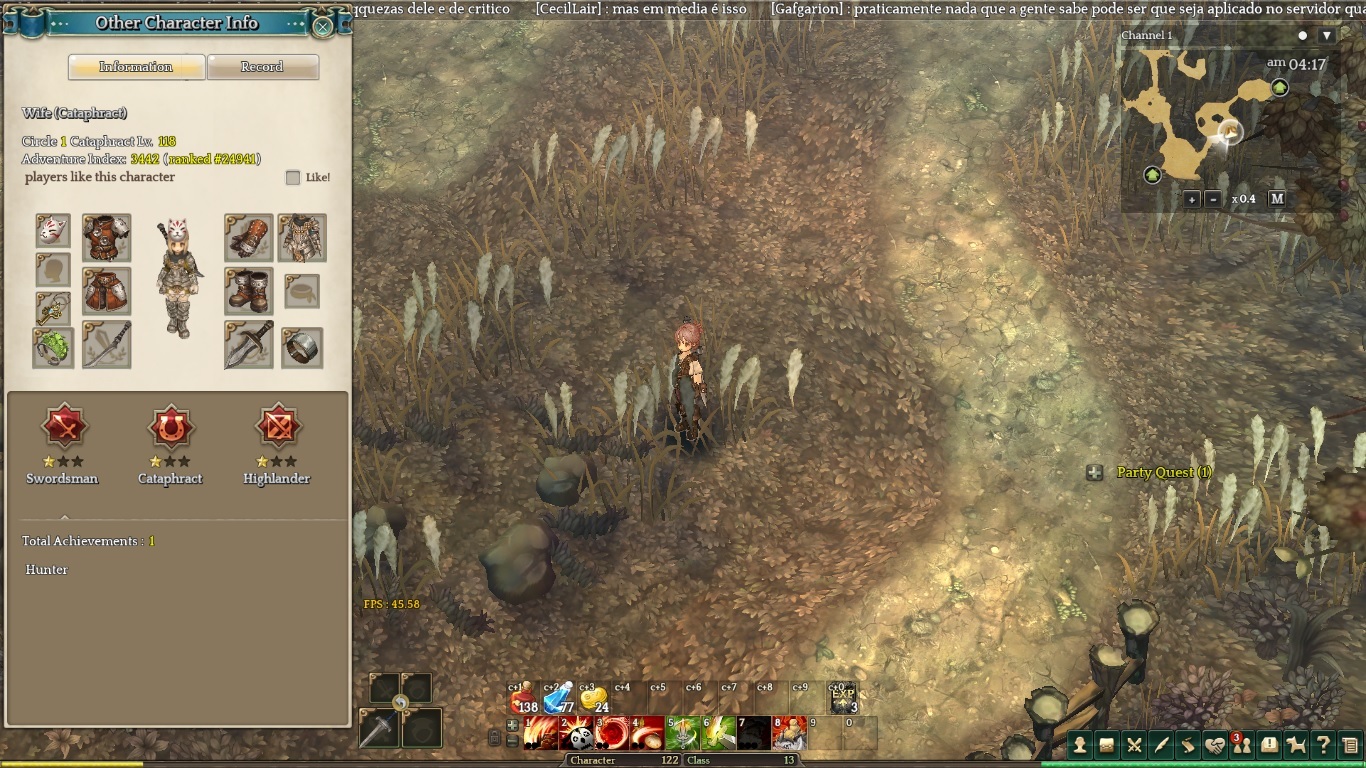The height and width of the screenshot is (768, 1366).
Task: Select the Information tab
Action: click(136, 67)
